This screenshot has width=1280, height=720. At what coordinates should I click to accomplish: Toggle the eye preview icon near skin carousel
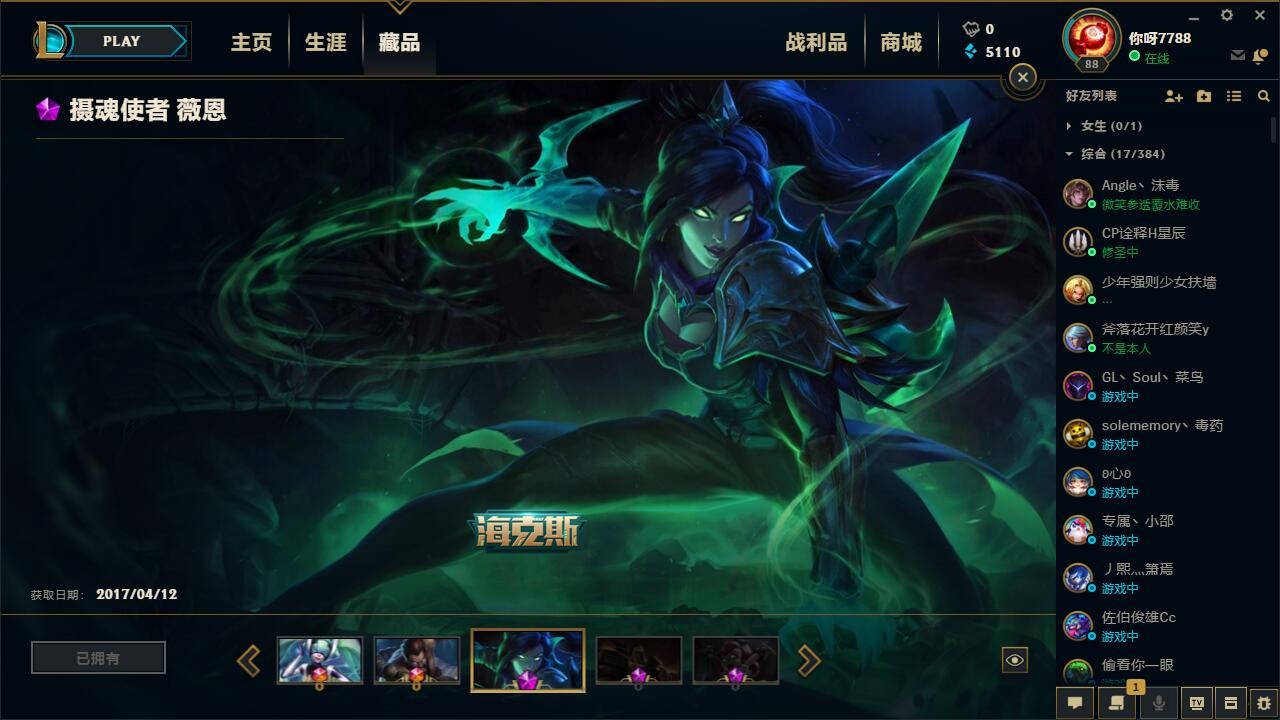tap(1016, 658)
